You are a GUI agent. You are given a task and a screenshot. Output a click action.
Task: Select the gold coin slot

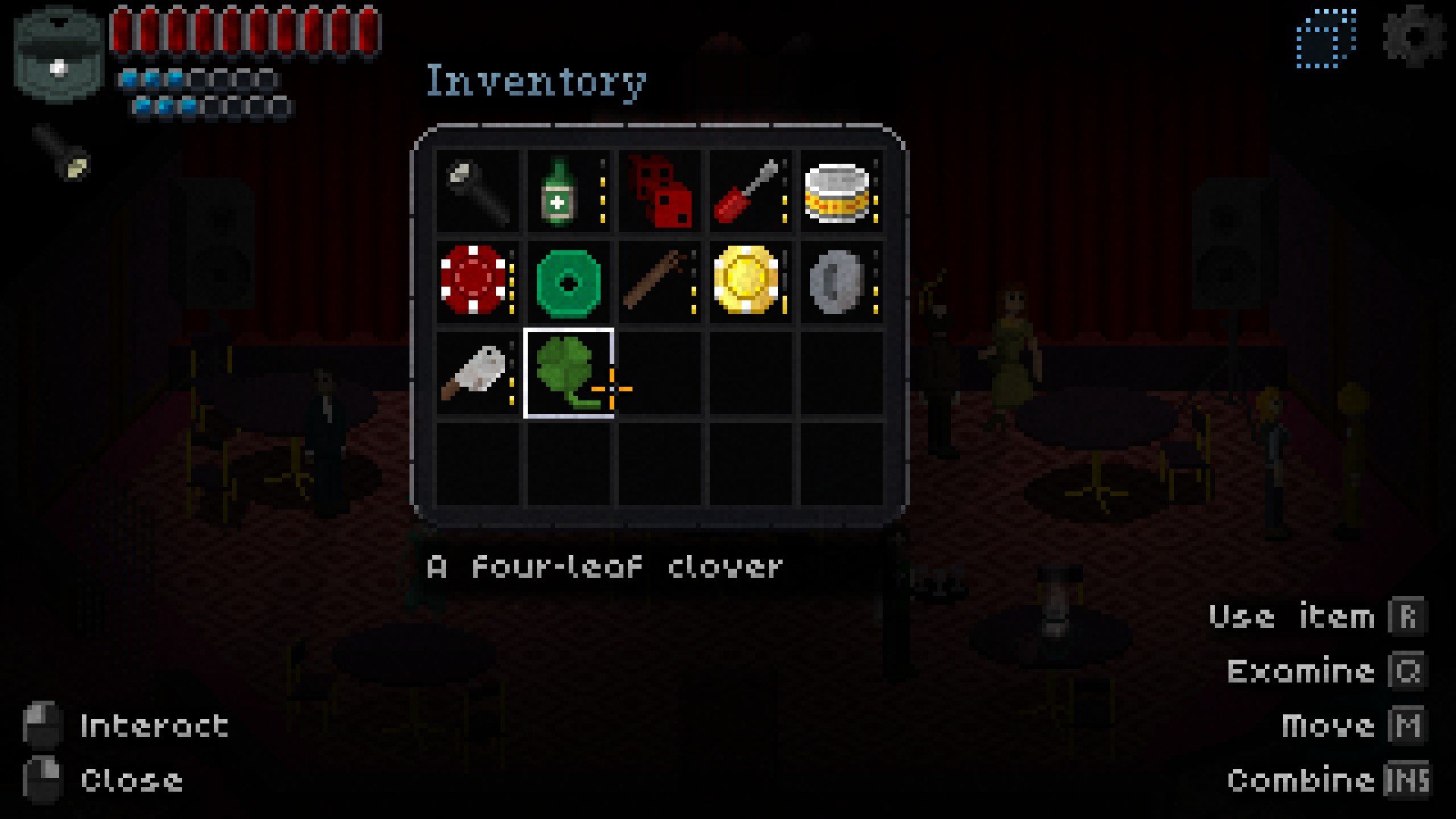[x=747, y=280]
